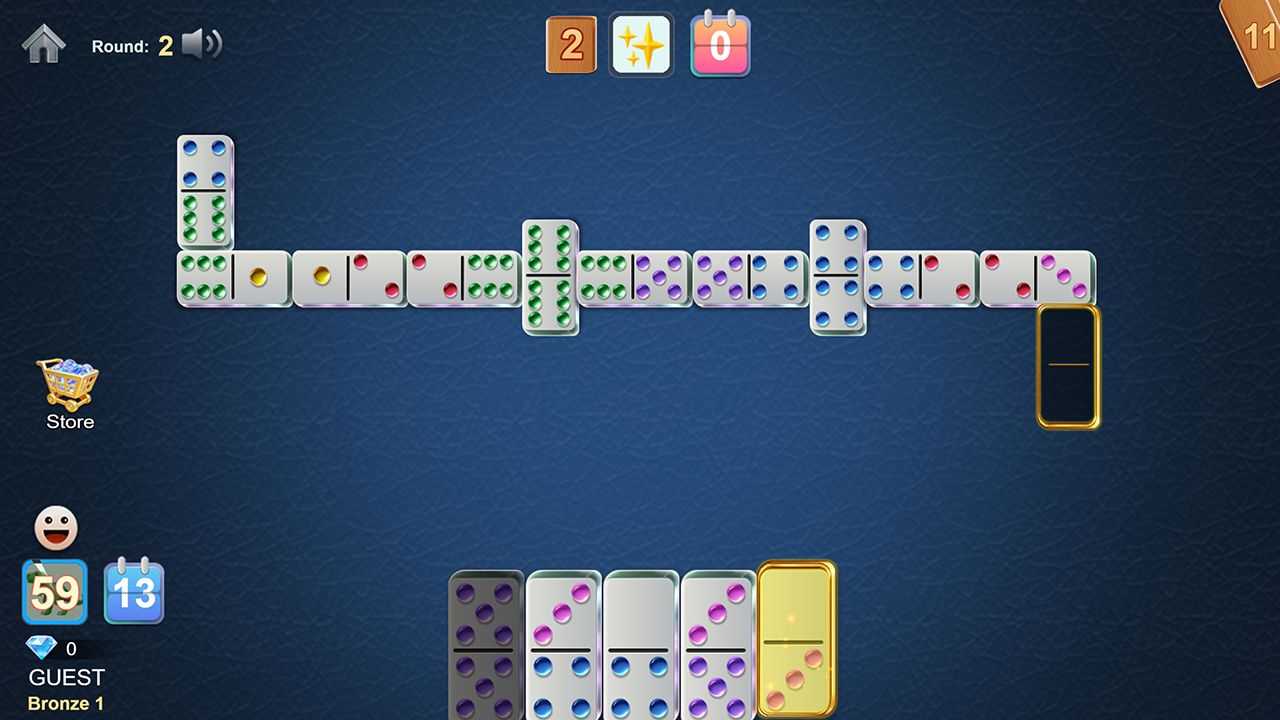1280x720 pixels.
Task: Deselect the glowing board placement slot
Action: click(x=1068, y=366)
